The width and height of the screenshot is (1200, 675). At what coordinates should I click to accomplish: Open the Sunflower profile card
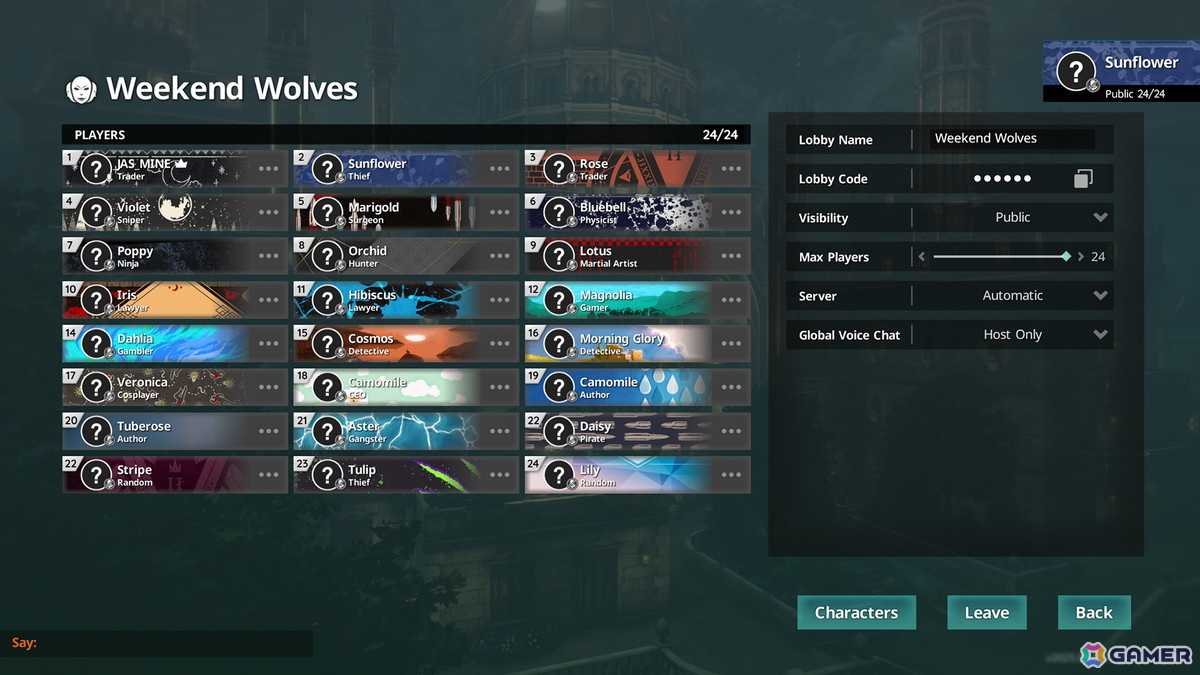1120,70
